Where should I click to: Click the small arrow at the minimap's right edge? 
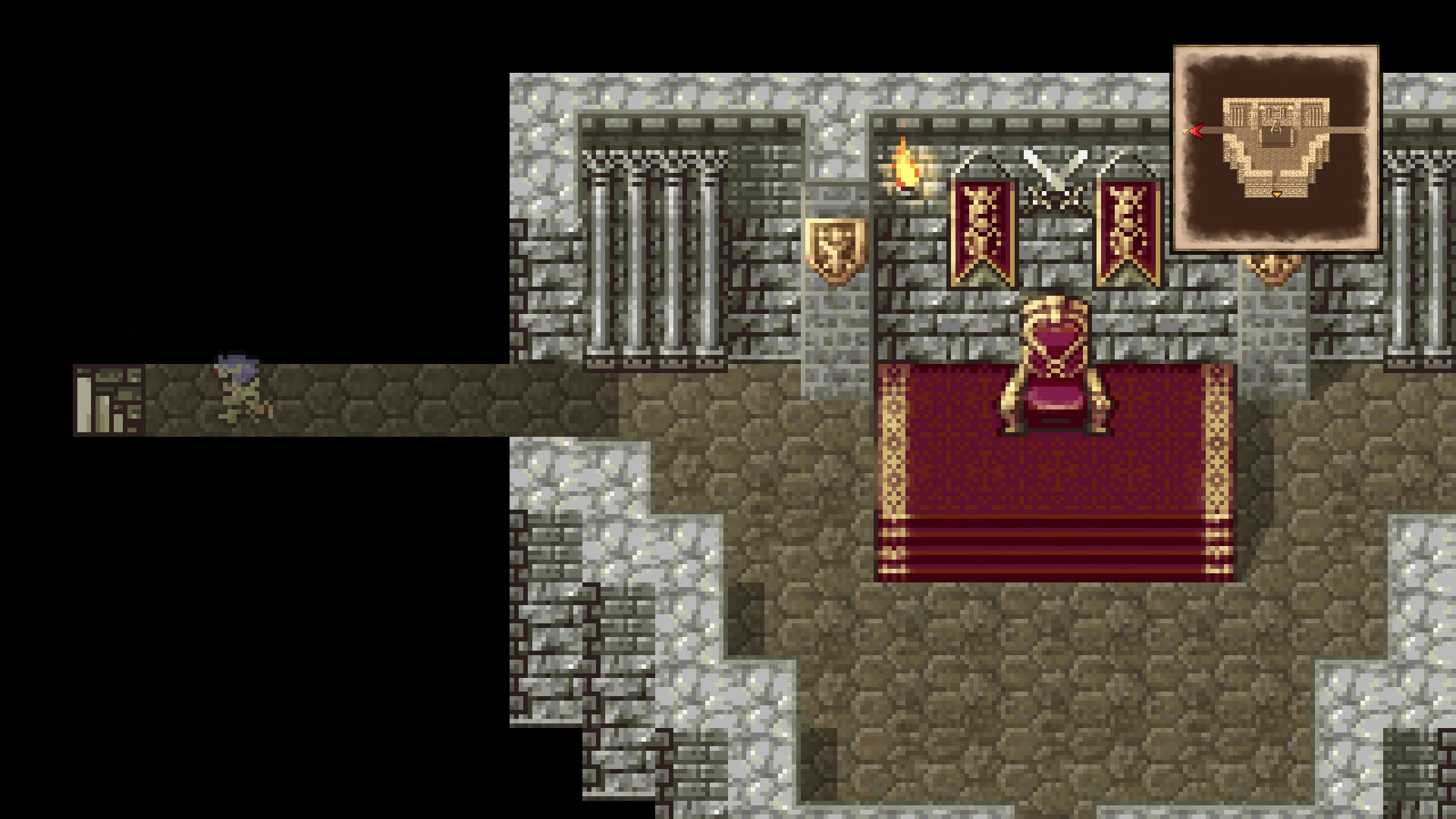pyautogui.click(x=1365, y=130)
